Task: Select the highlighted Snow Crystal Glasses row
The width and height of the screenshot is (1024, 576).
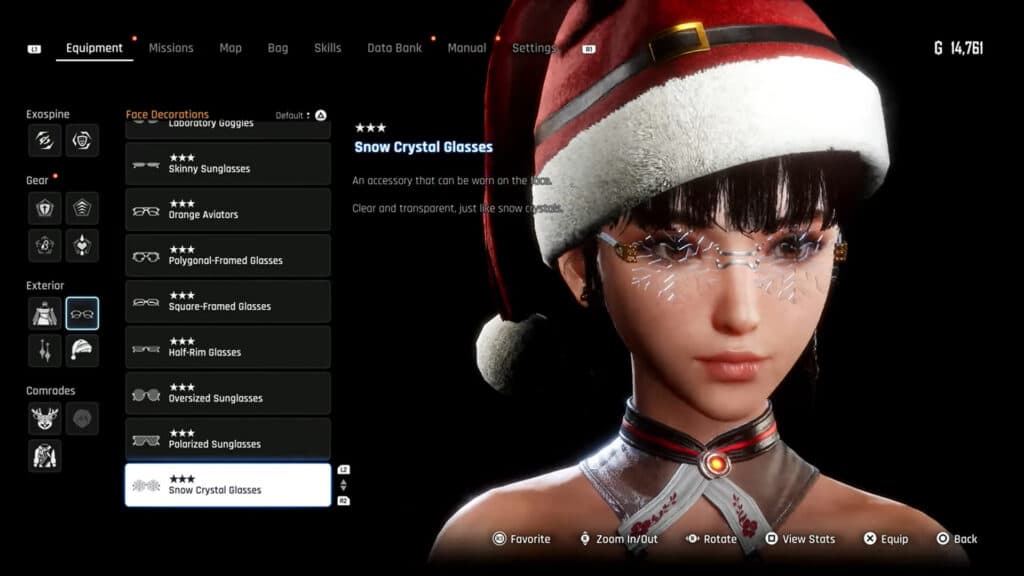Action: [228, 485]
